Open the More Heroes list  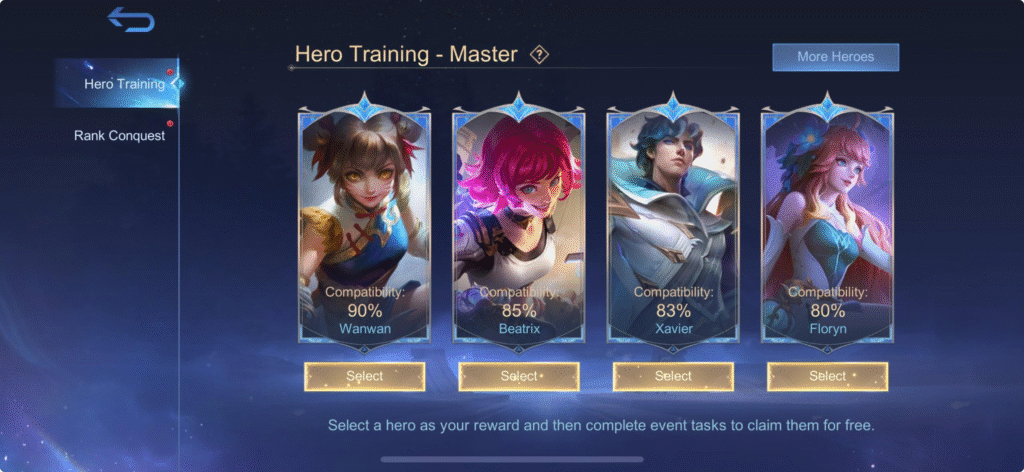point(835,57)
